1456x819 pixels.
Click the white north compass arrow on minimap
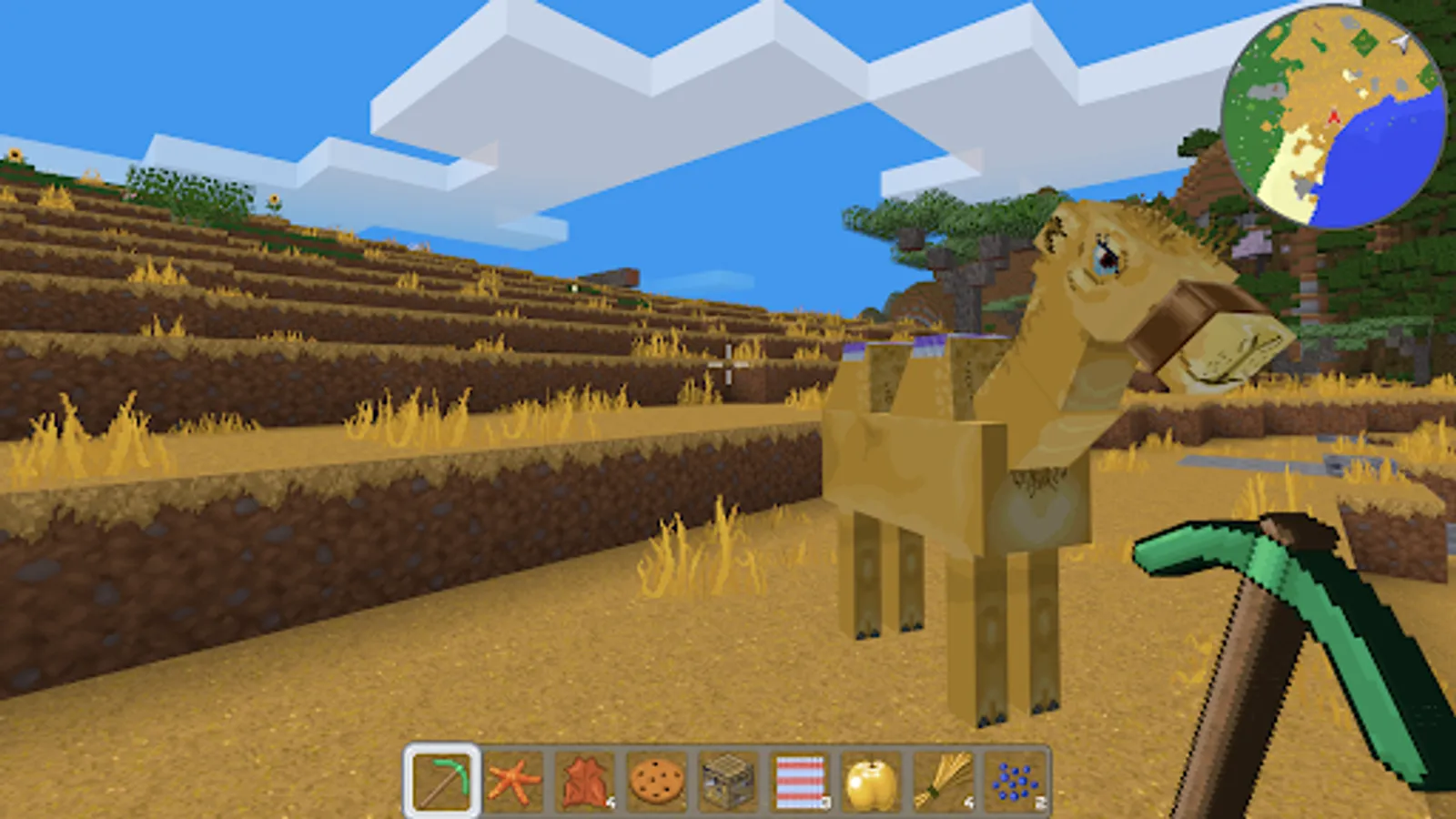(1399, 41)
